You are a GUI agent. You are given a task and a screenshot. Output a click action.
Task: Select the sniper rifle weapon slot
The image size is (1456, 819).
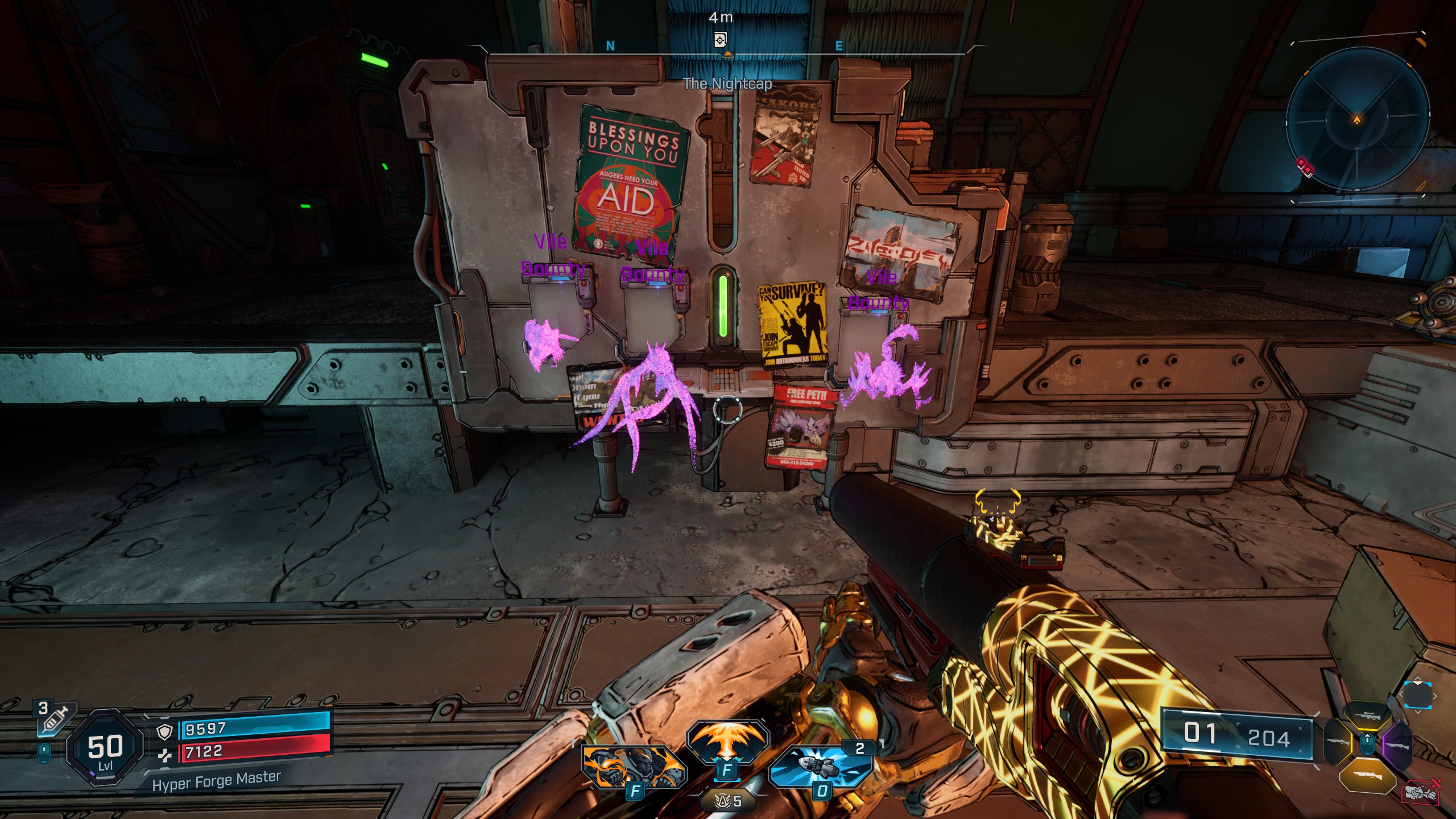(x=1367, y=717)
